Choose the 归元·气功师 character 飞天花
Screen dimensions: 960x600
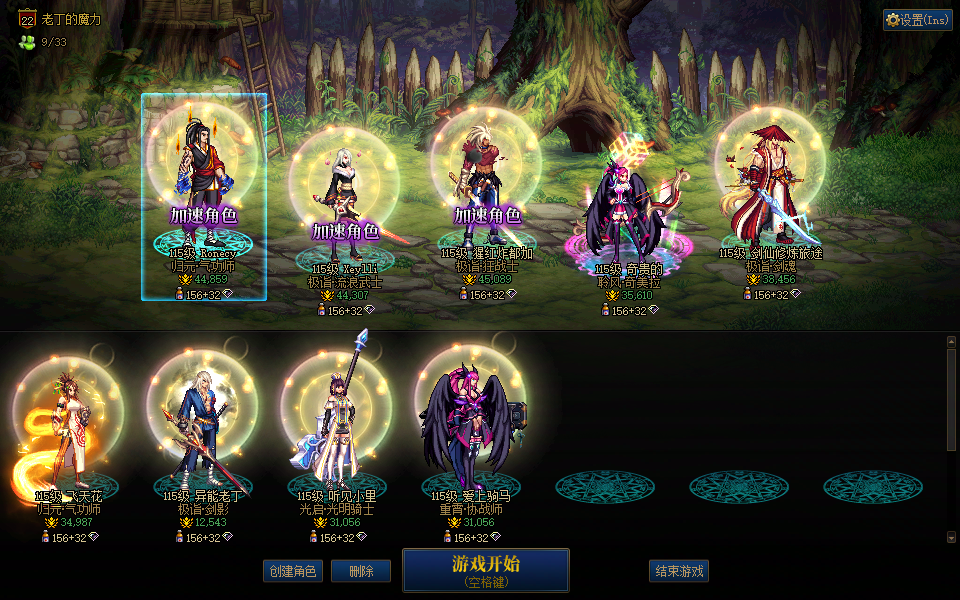coord(68,430)
